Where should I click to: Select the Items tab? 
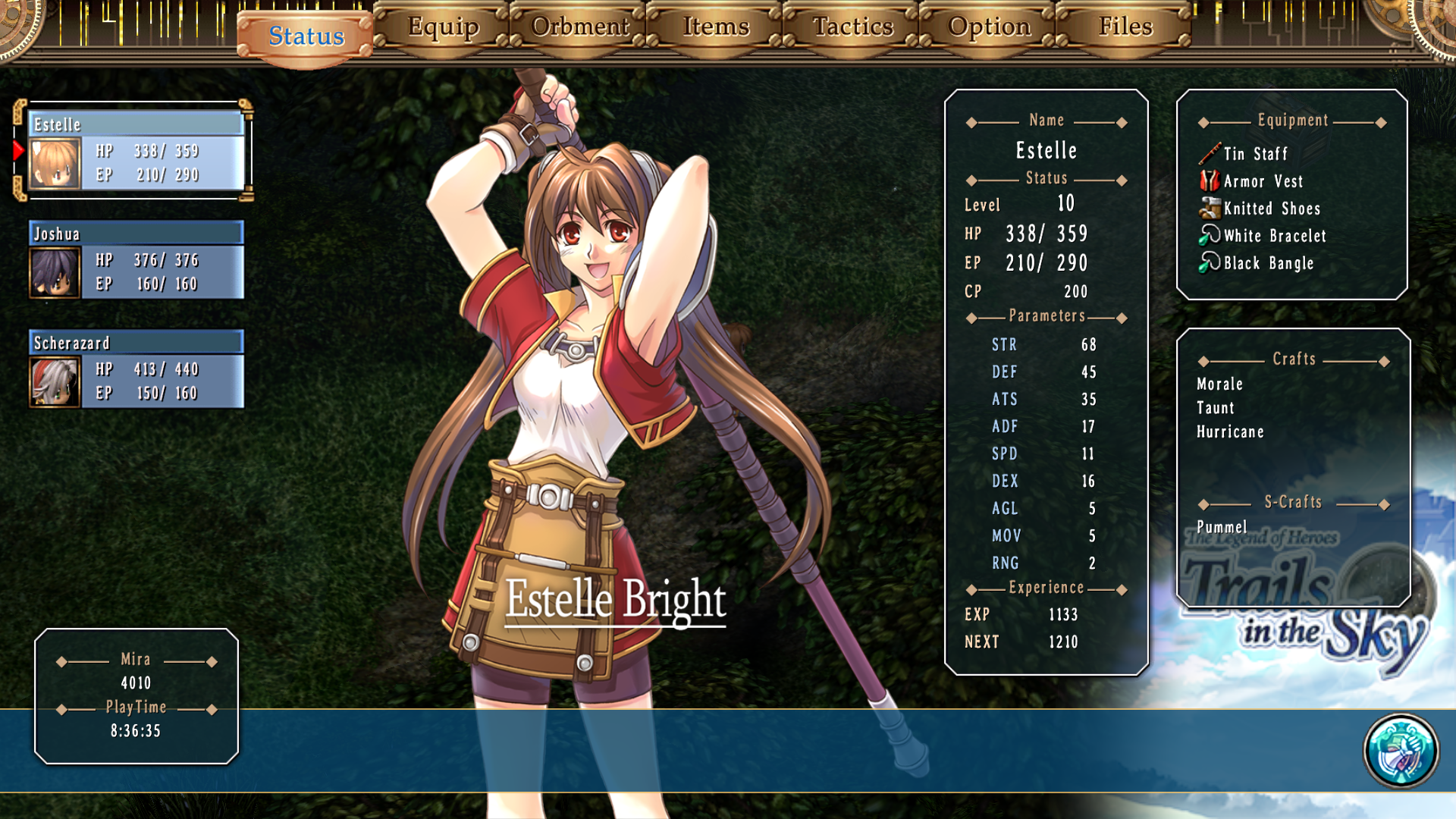click(x=716, y=27)
